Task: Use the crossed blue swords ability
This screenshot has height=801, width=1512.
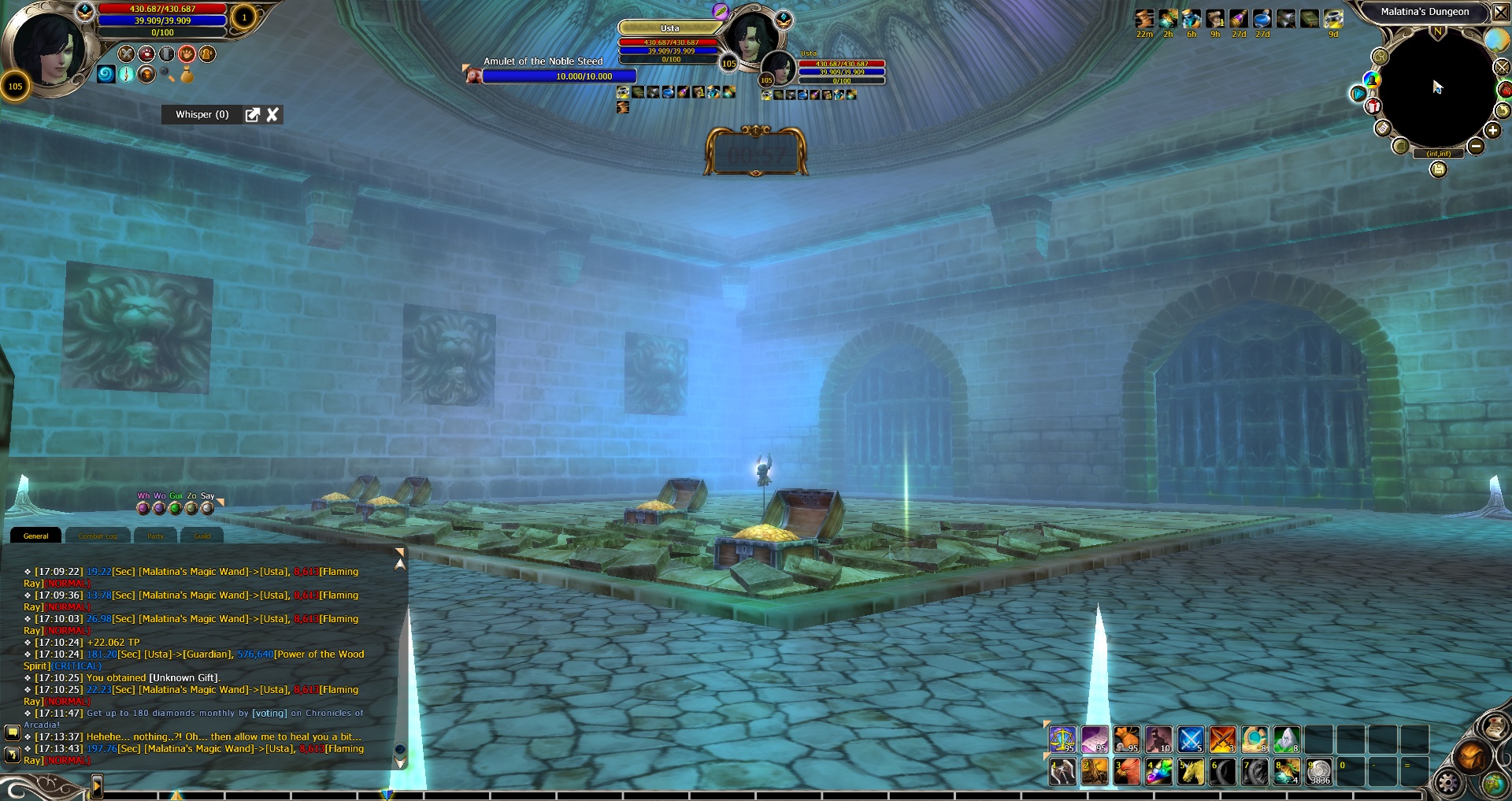Action: 1190,740
